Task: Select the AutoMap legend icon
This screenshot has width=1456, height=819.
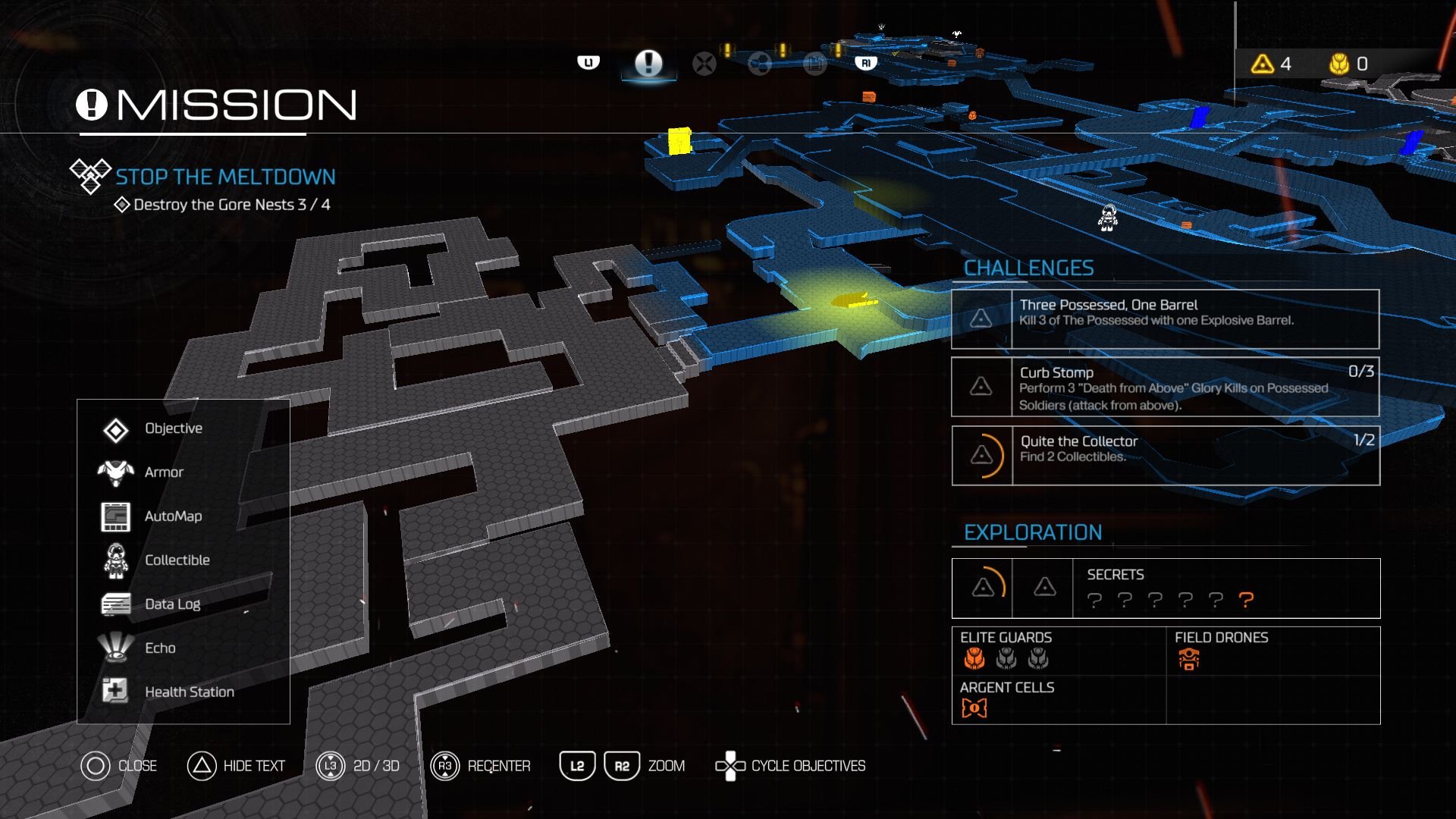Action: (115, 516)
